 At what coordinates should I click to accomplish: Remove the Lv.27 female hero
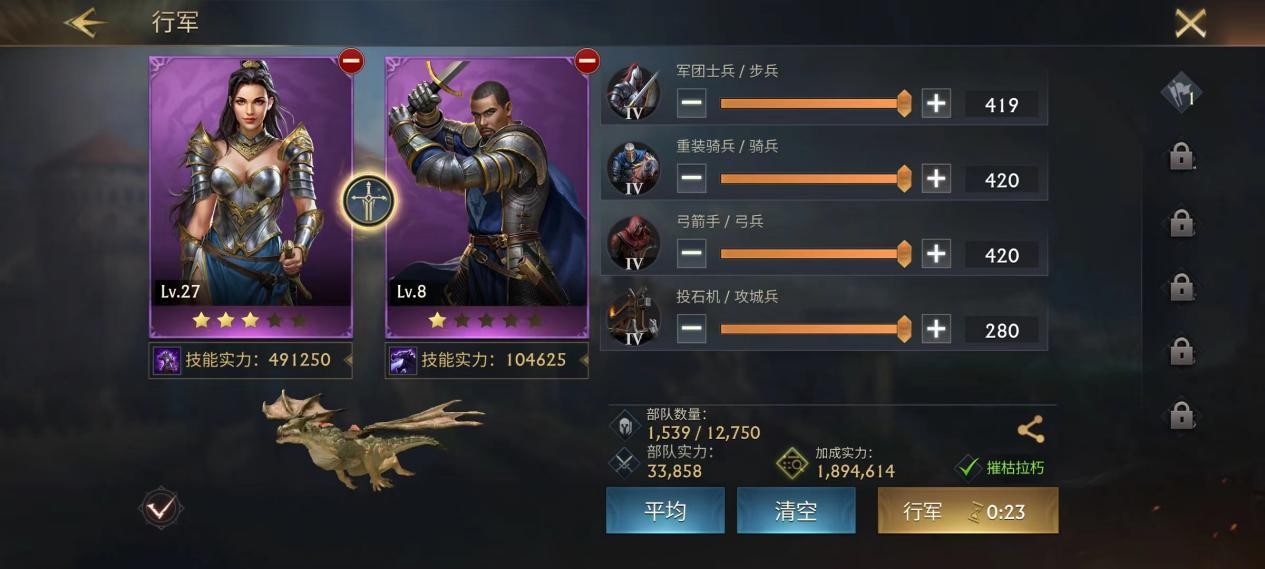[351, 62]
